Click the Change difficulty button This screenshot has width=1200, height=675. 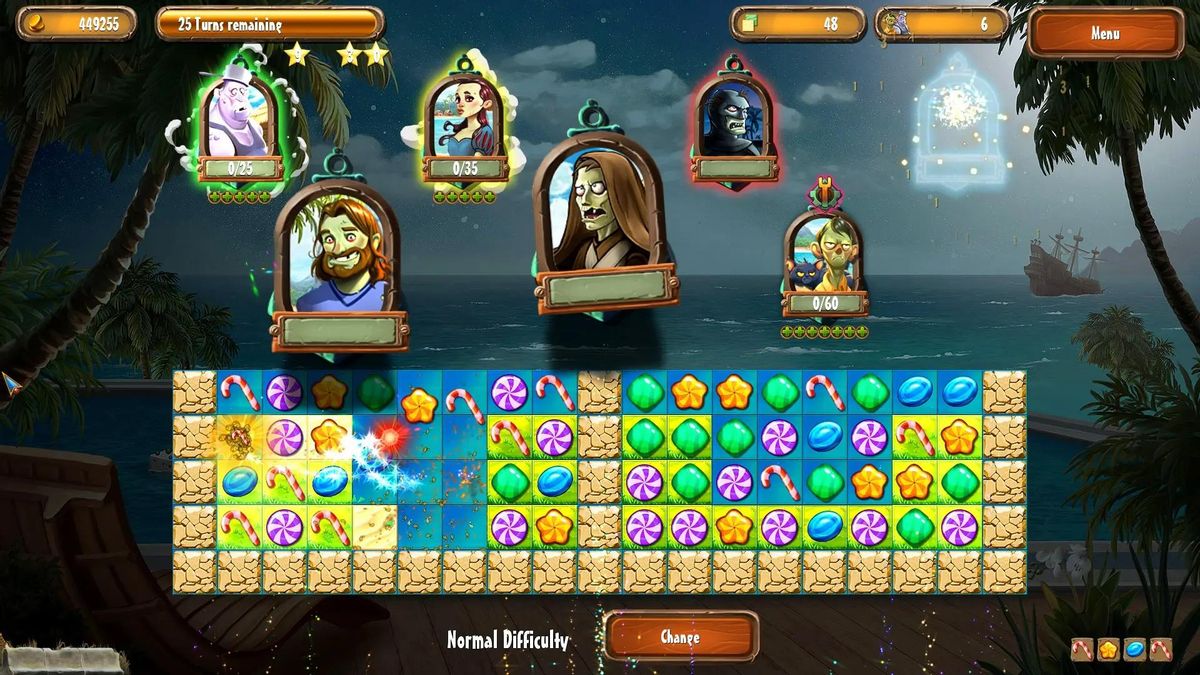coord(680,637)
